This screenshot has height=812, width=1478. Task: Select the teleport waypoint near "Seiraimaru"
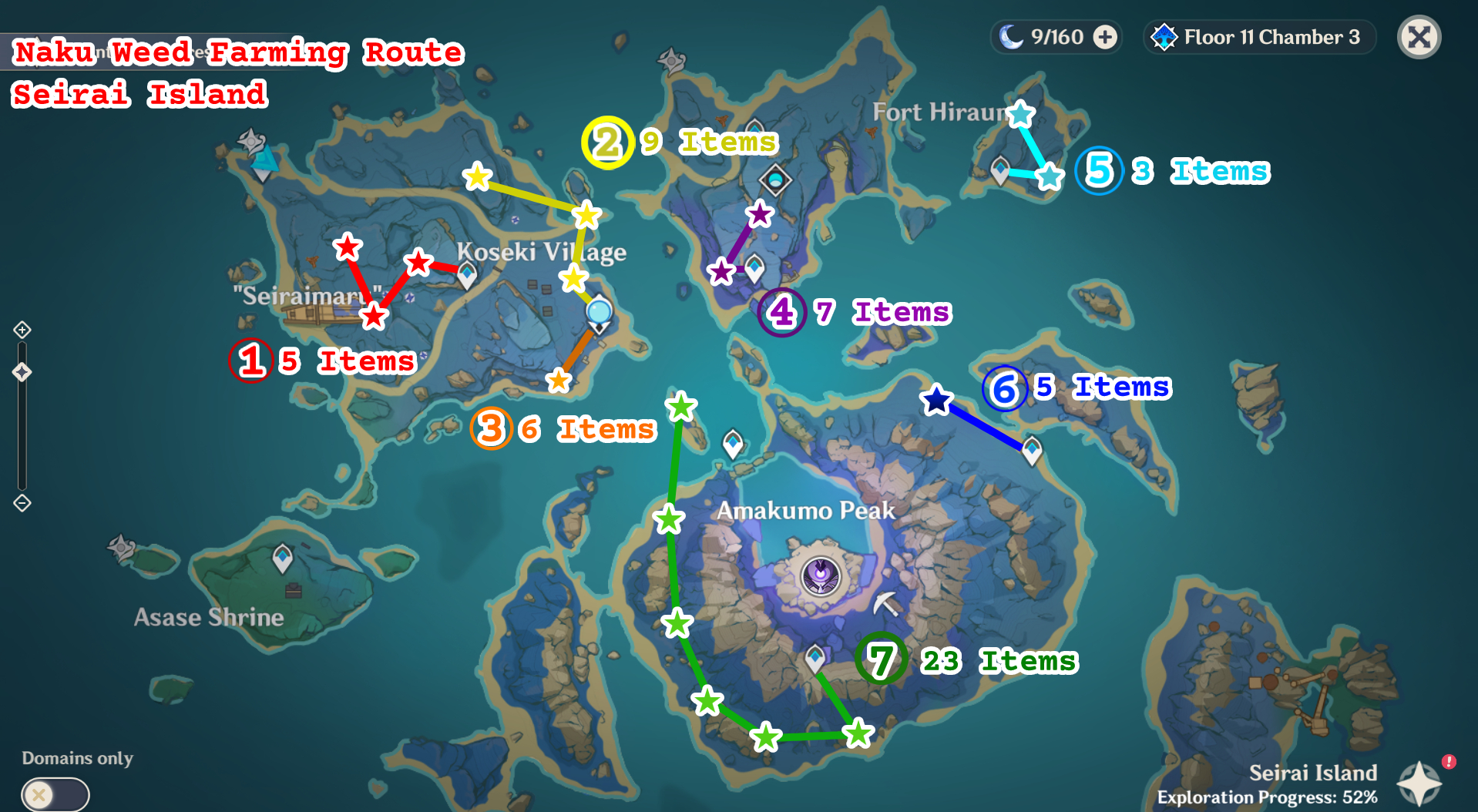[x=467, y=273]
